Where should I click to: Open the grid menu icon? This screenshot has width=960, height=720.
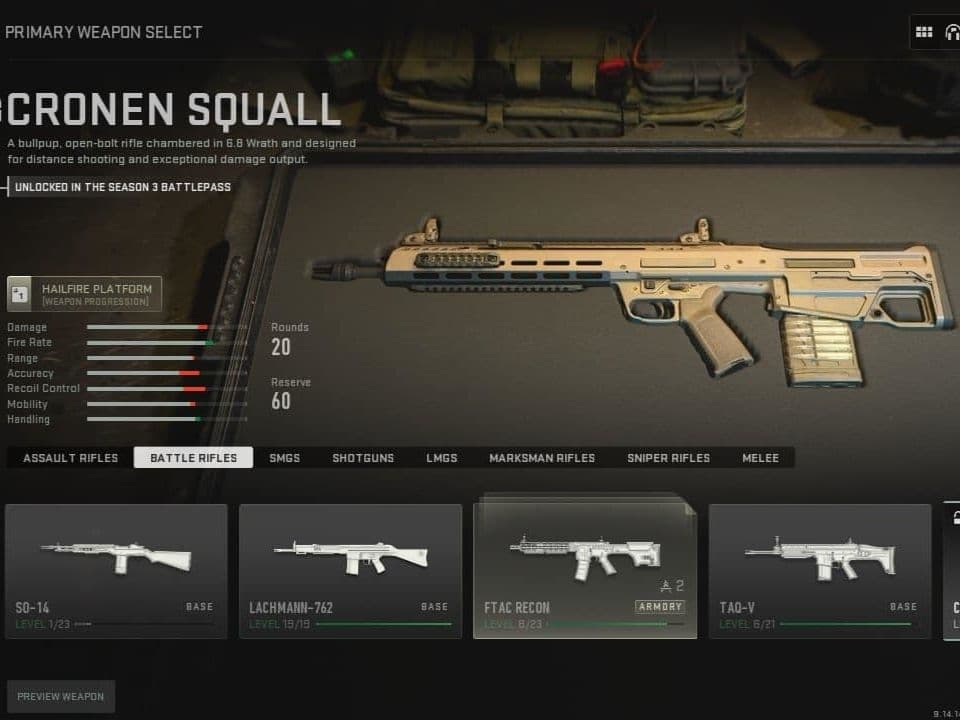tap(924, 32)
